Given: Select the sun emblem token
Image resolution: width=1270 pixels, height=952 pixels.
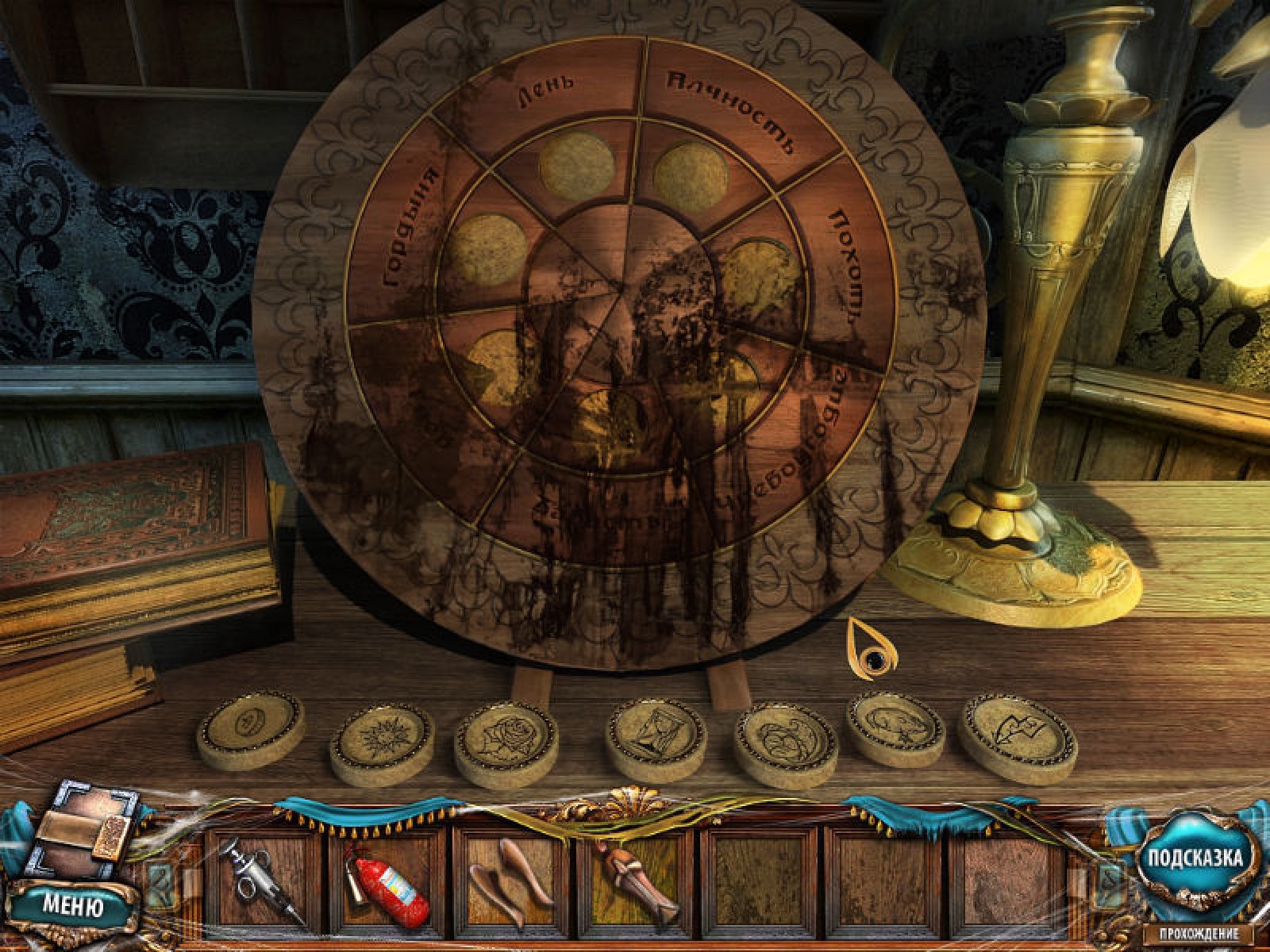Looking at the screenshot, I should (x=382, y=743).
